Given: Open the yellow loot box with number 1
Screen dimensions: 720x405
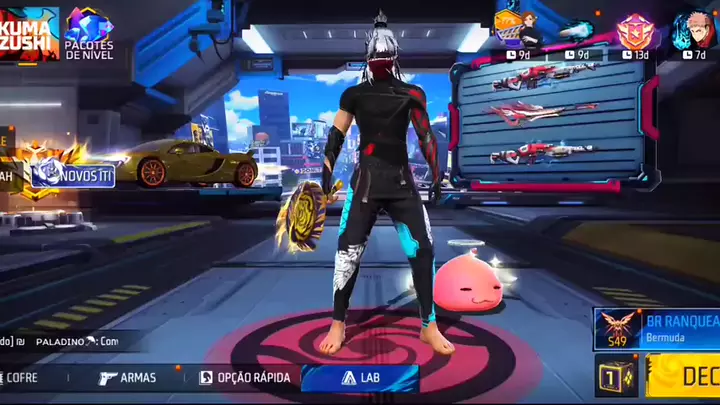Looking at the screenshot, I should [615, 376].
